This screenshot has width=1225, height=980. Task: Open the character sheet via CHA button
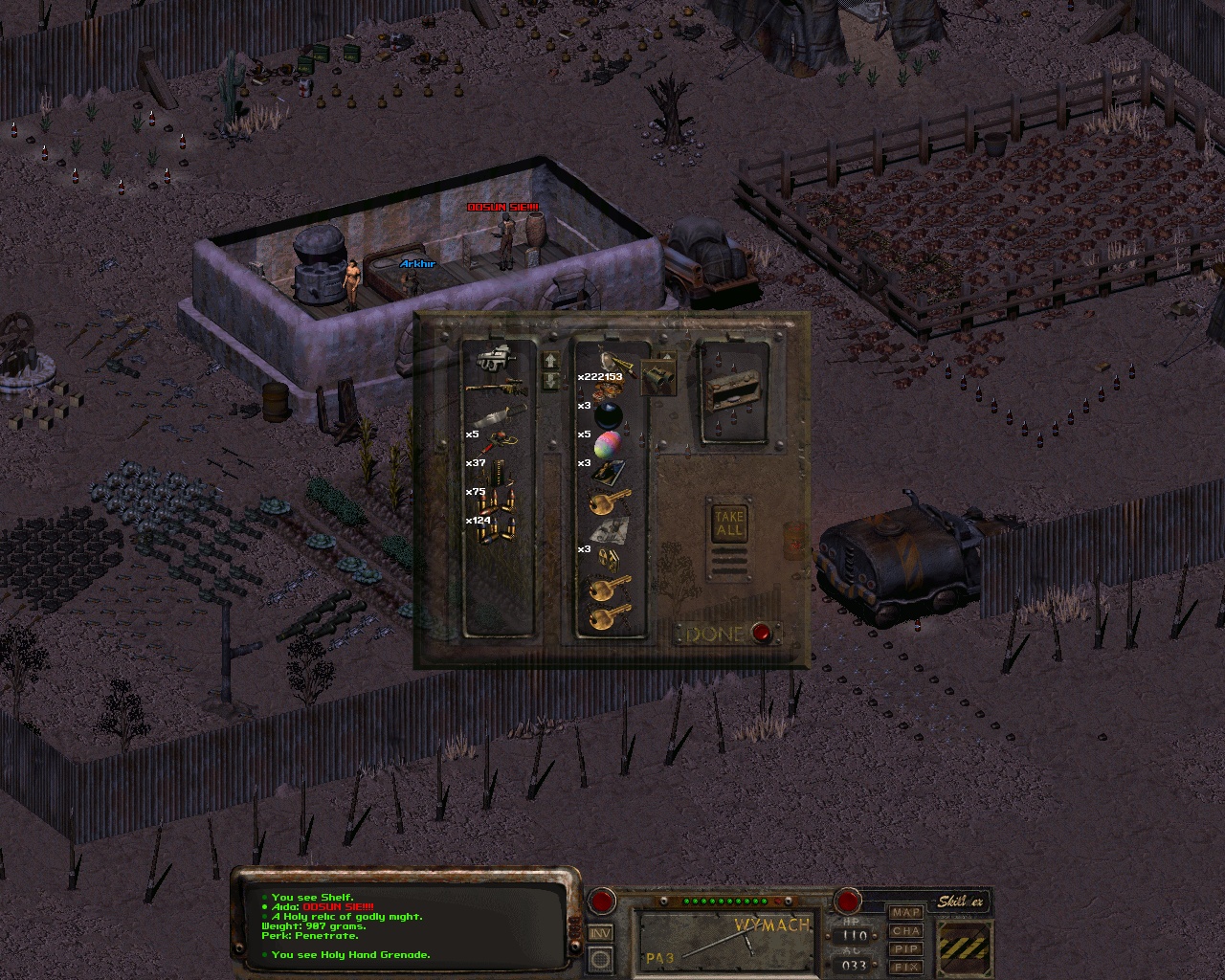906,931
